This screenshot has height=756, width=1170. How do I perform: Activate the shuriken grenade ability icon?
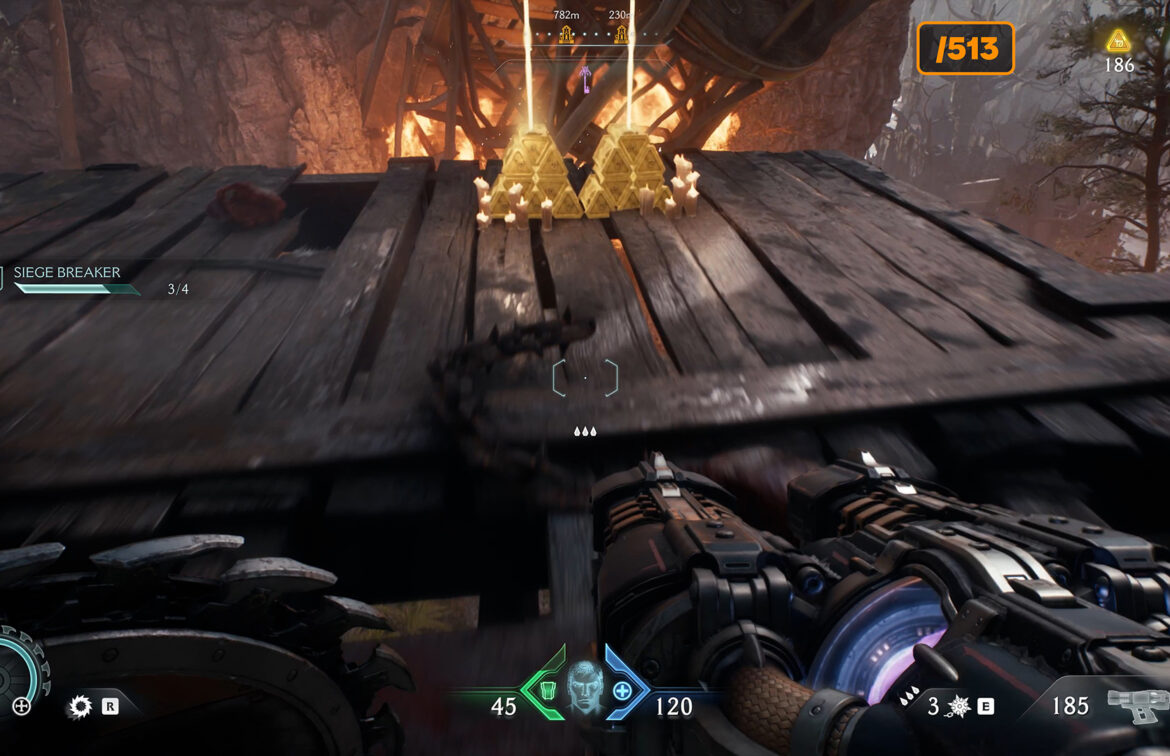coord(958,706)
